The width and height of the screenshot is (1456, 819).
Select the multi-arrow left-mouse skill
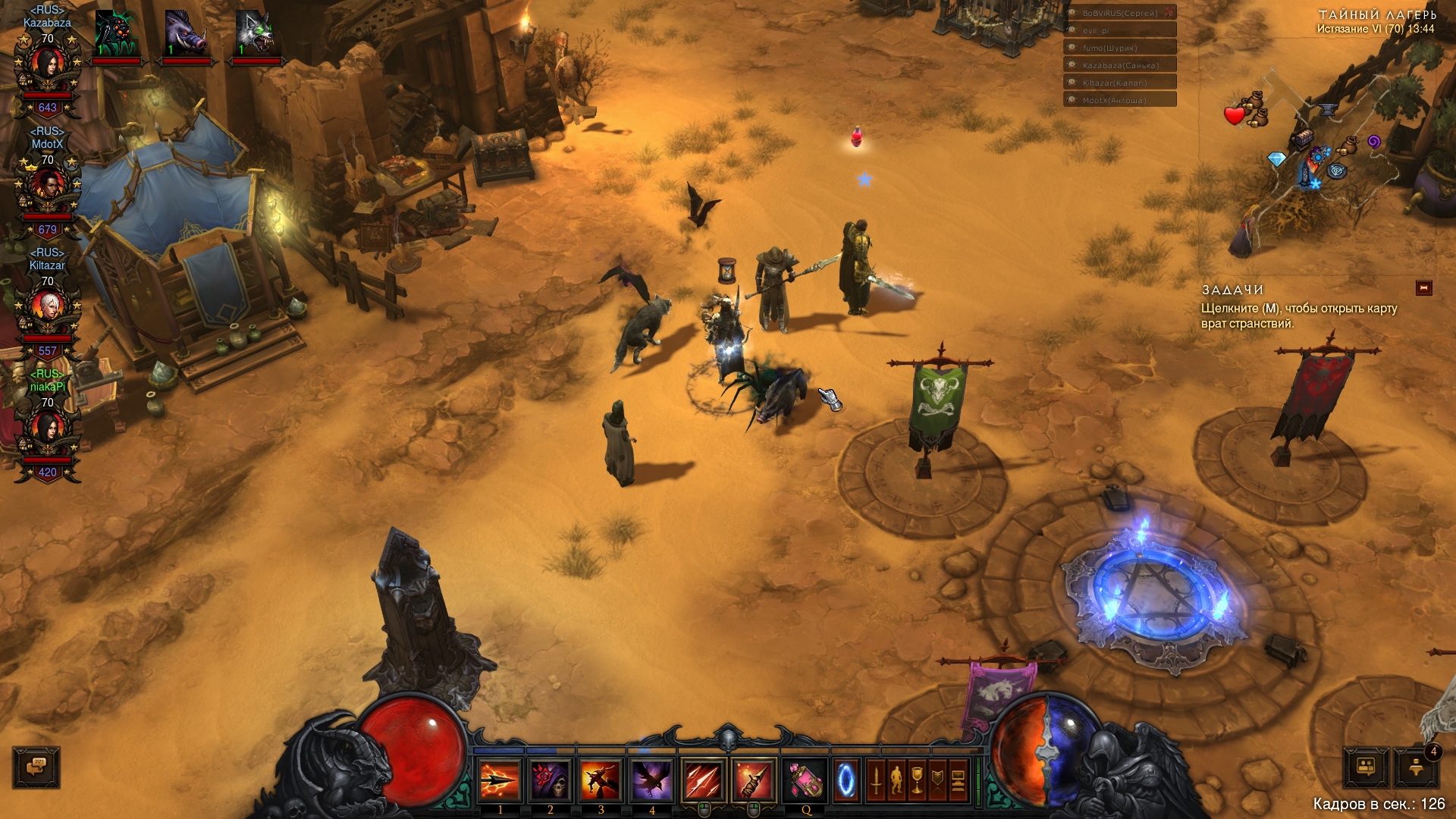[703, 780]
